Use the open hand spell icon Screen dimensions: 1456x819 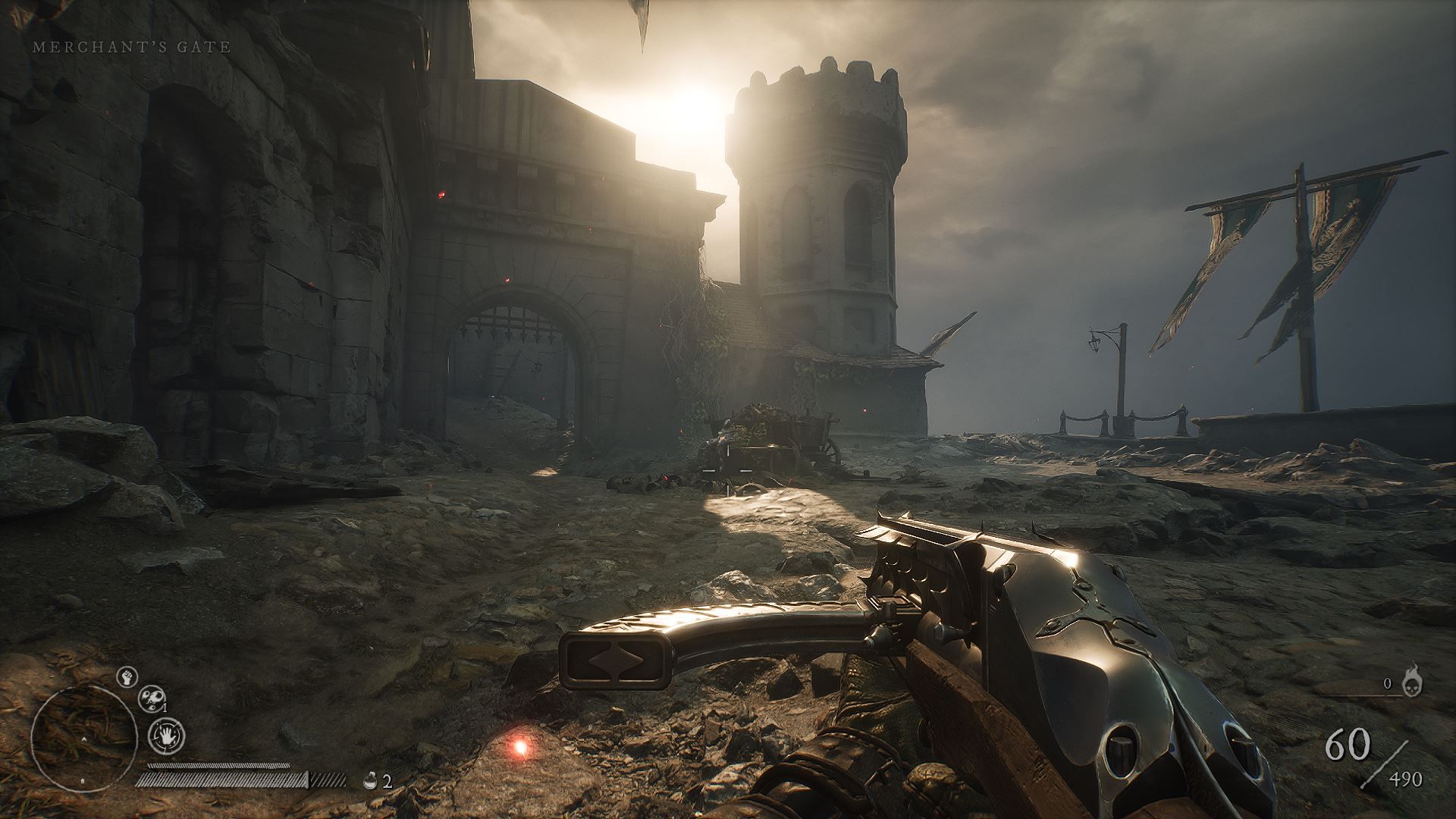click(x=166, y=735)
